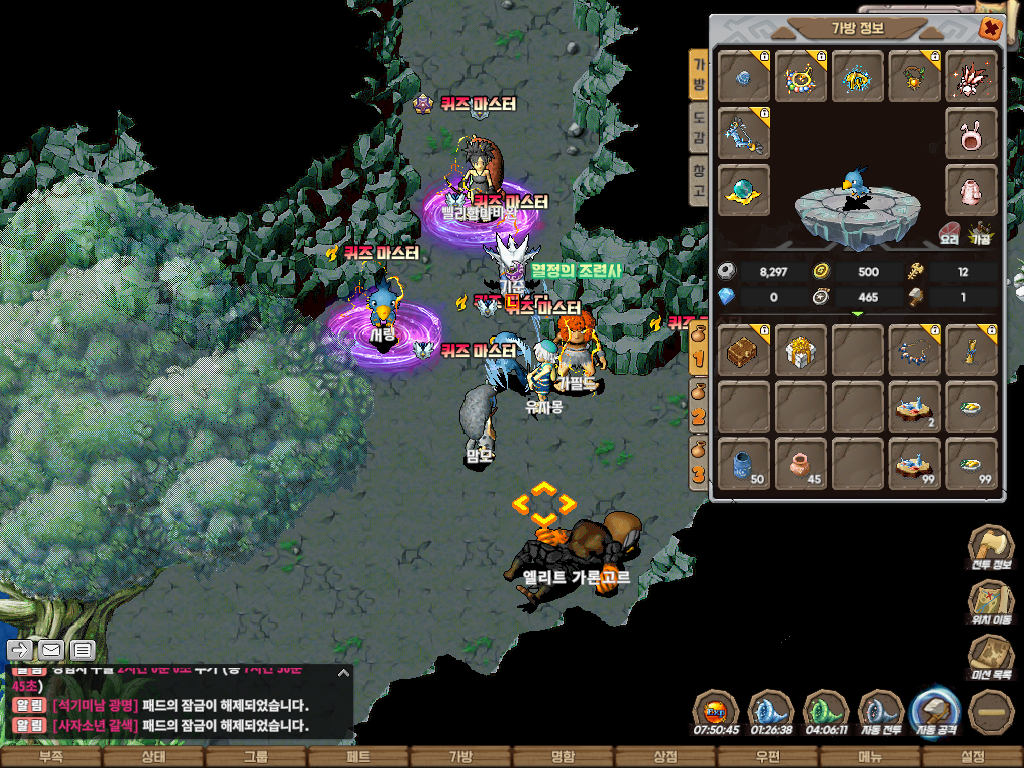This screenshot has height=768, width=1024.
Task: Select bag page 3 pouch tab
Action: pyautogui.click(x=699, y=469)
